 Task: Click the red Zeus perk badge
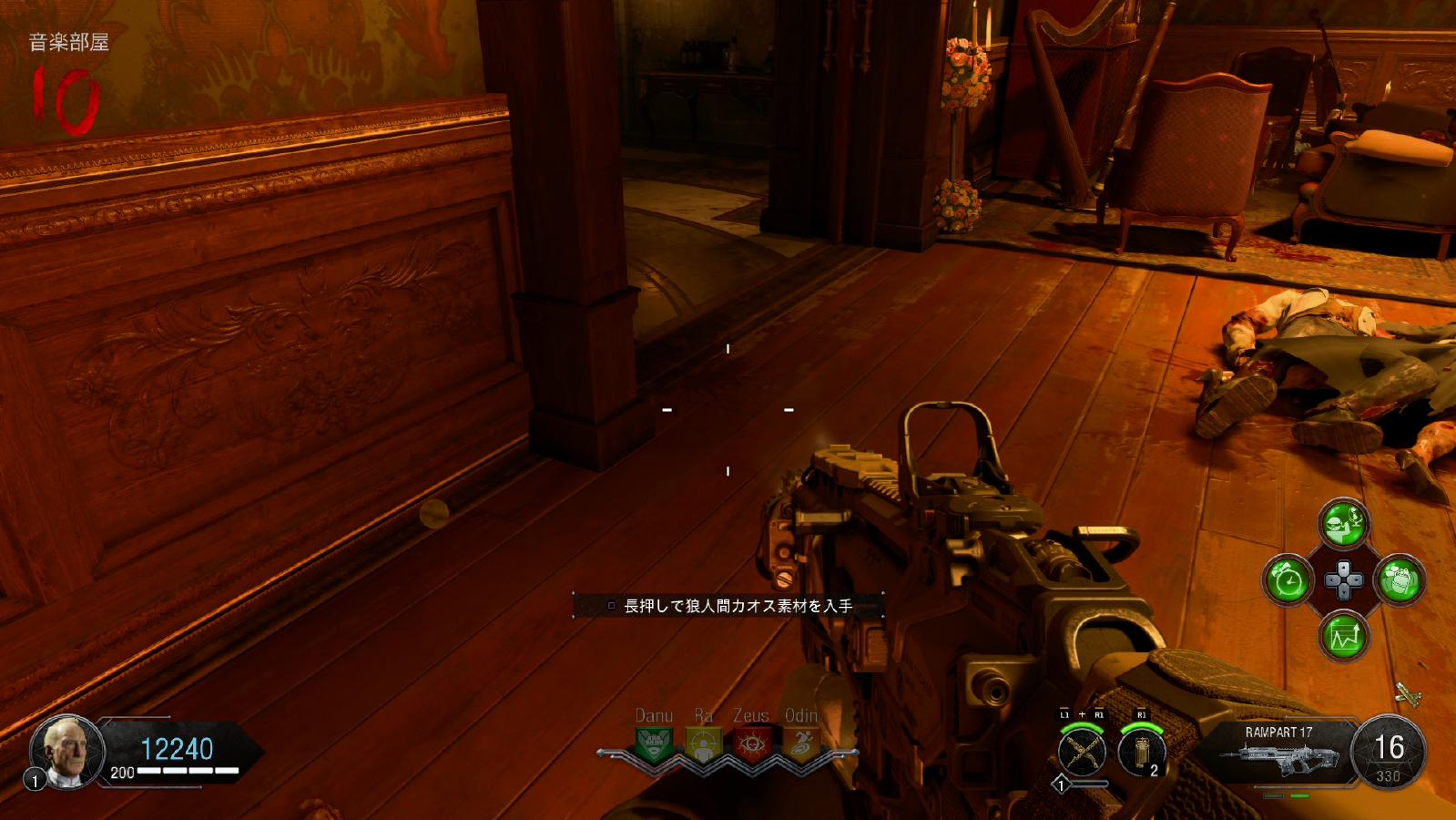(751, 743)
